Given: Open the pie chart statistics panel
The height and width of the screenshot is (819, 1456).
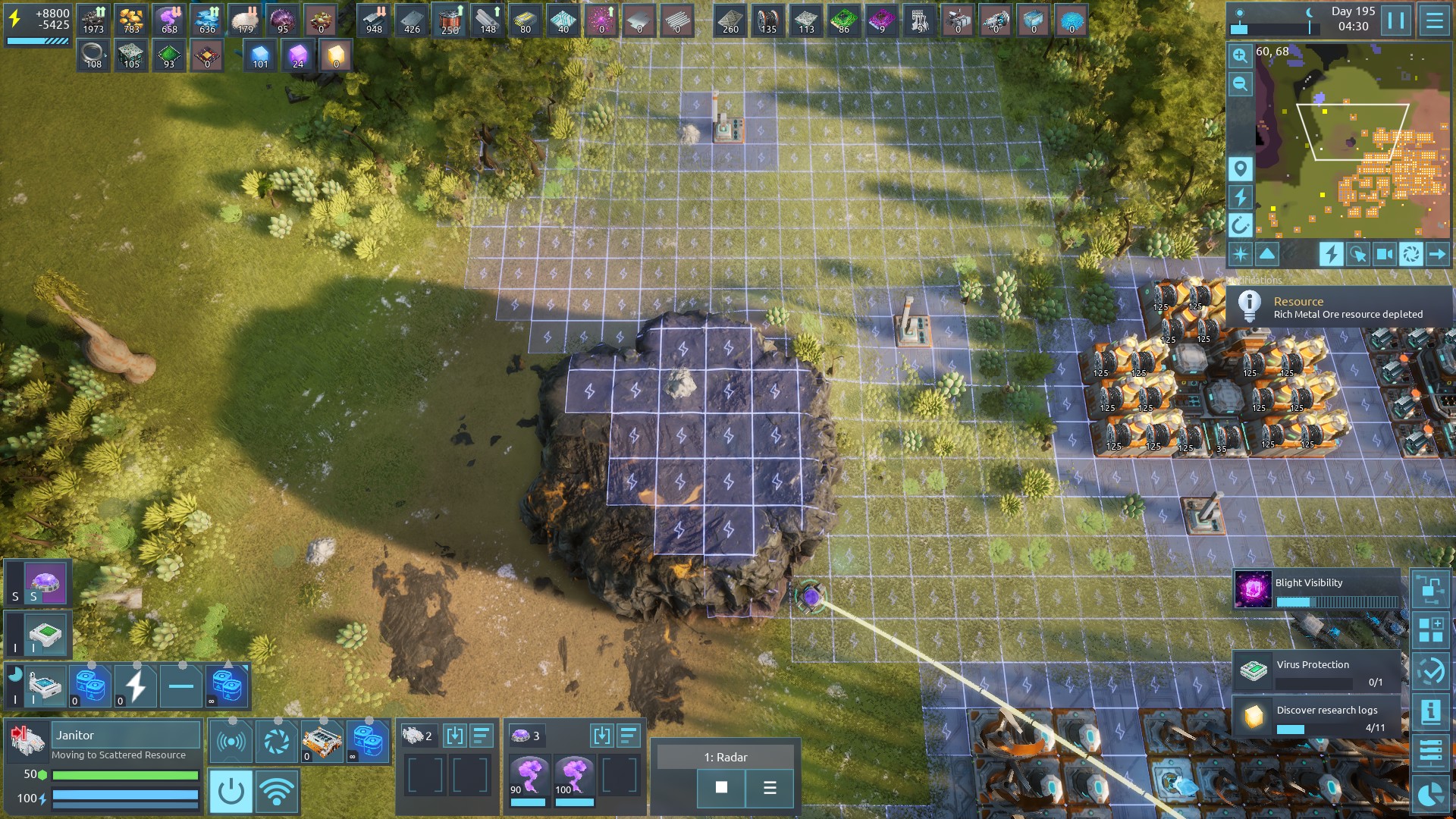Looking at the screenshot, I should (1430, 794).
